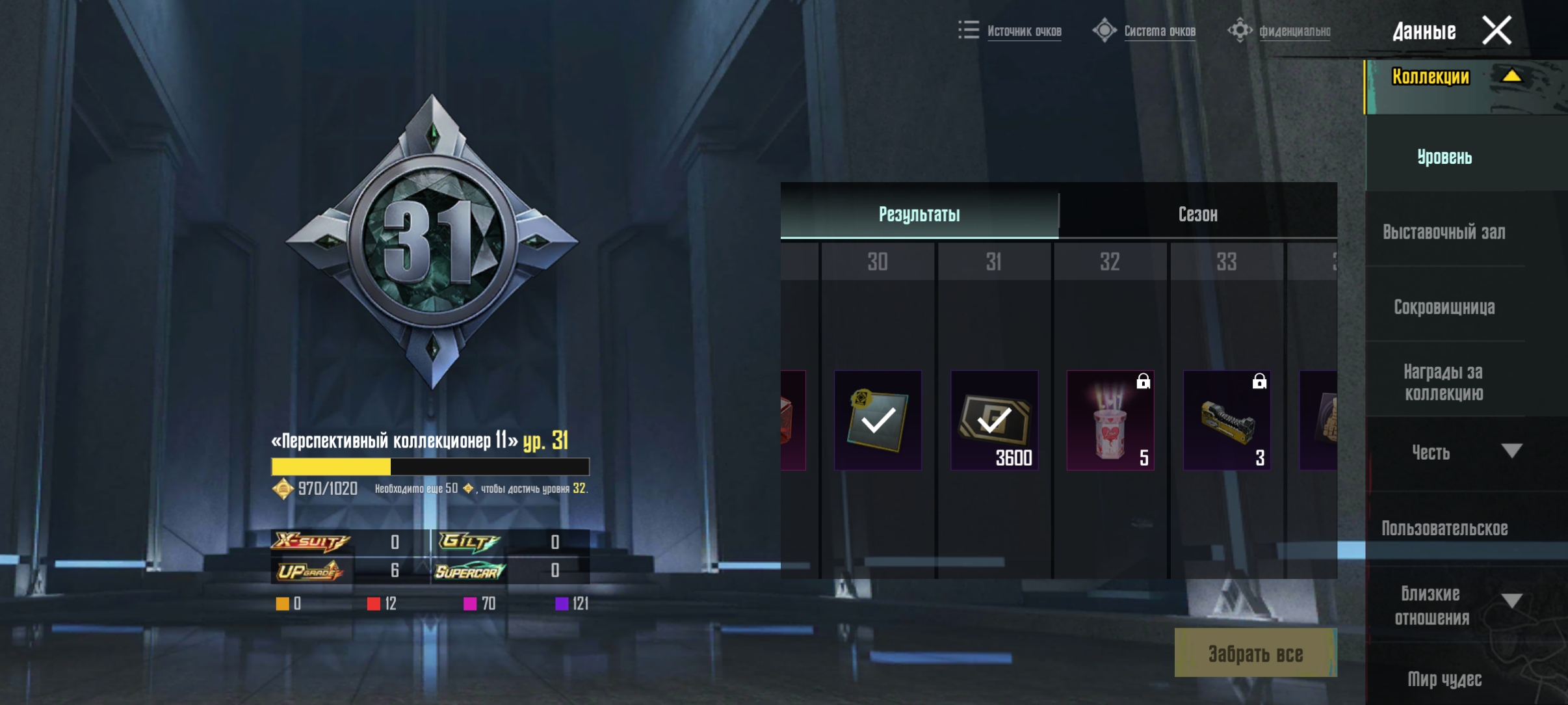Open Выставочный зал
1568x705 pixels.
1444,232
